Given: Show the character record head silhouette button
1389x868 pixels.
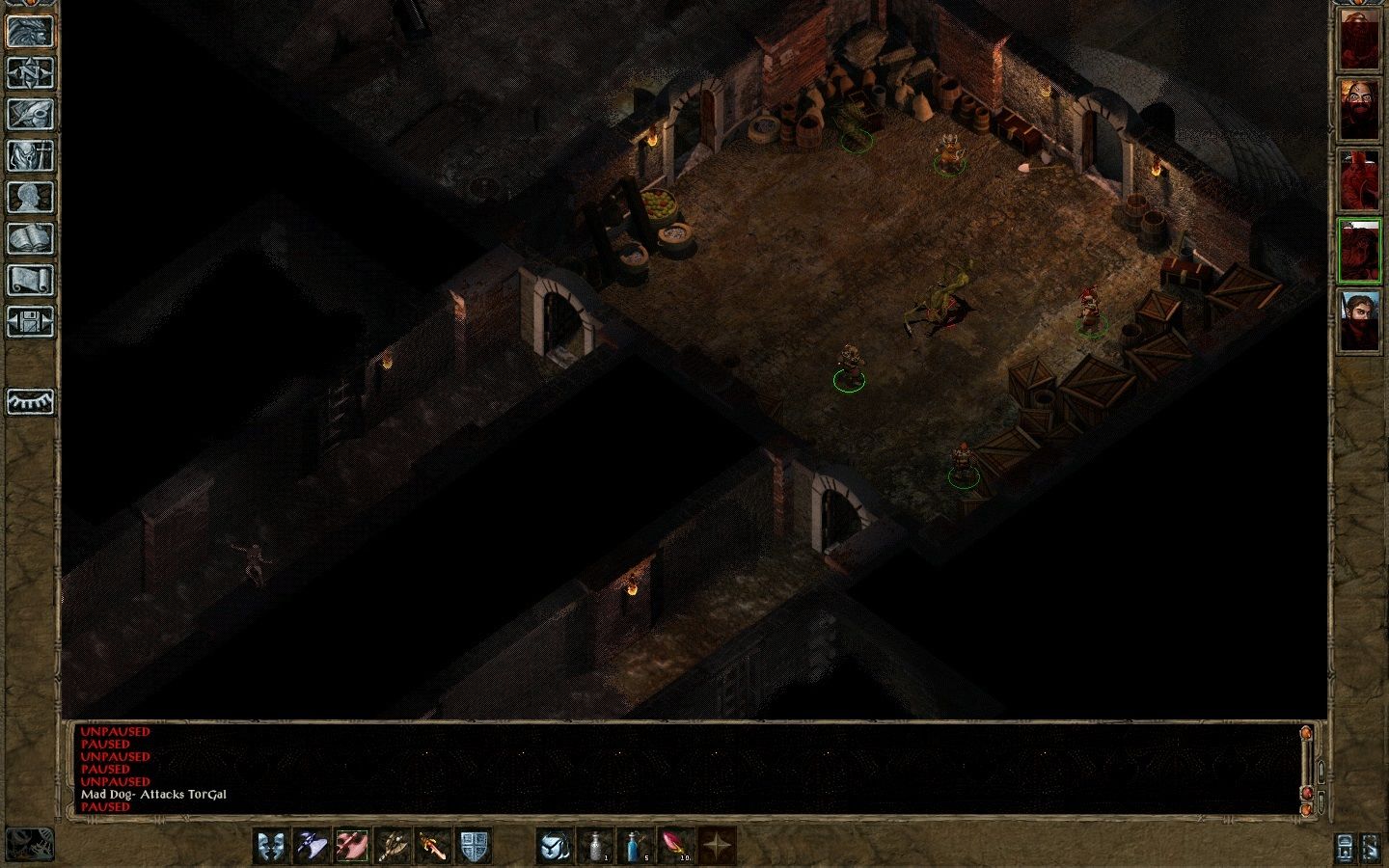Looking at the screenshot, I should (x=30, y=197).
